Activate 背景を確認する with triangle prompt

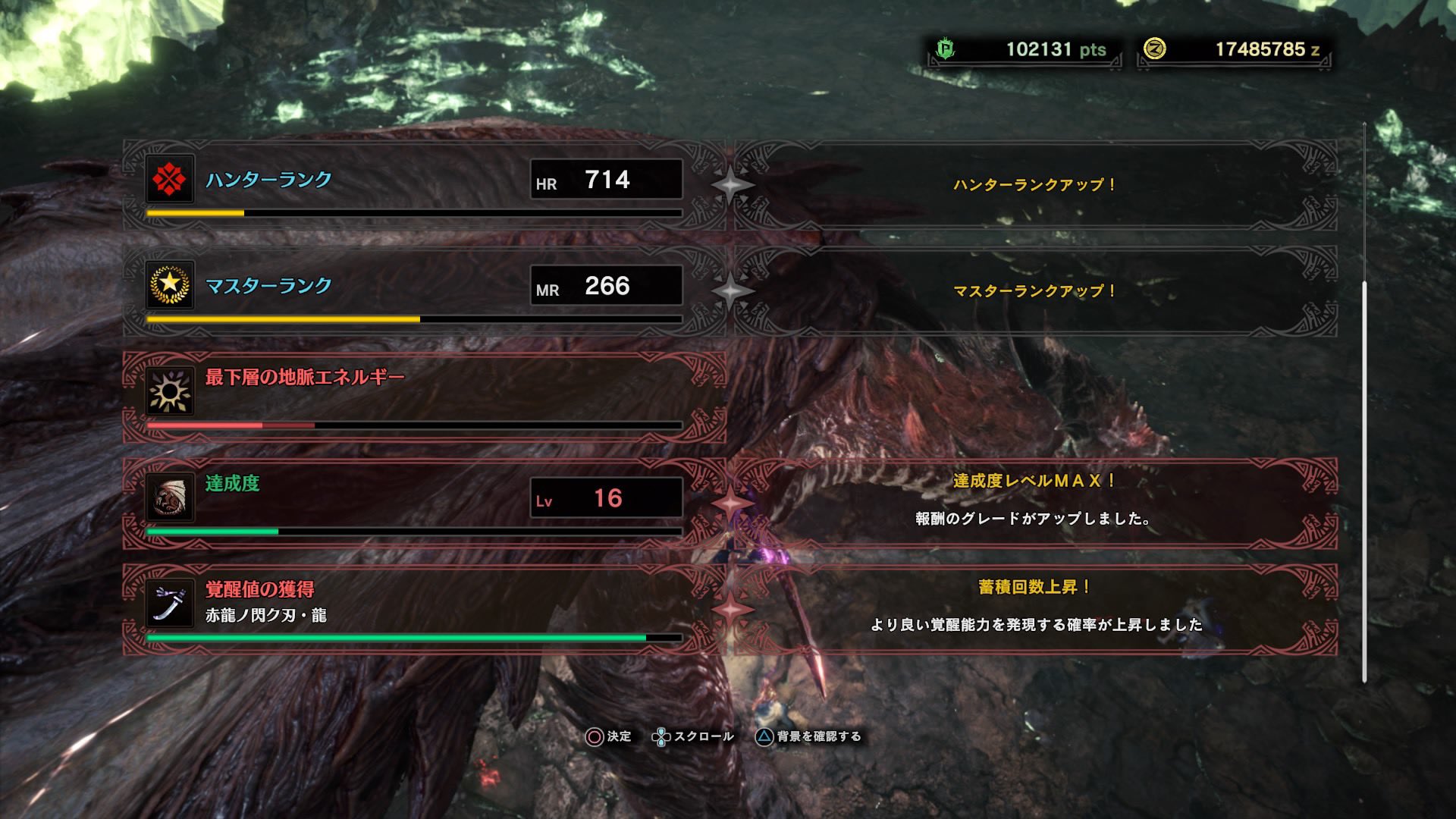click(x=811, y=736)
